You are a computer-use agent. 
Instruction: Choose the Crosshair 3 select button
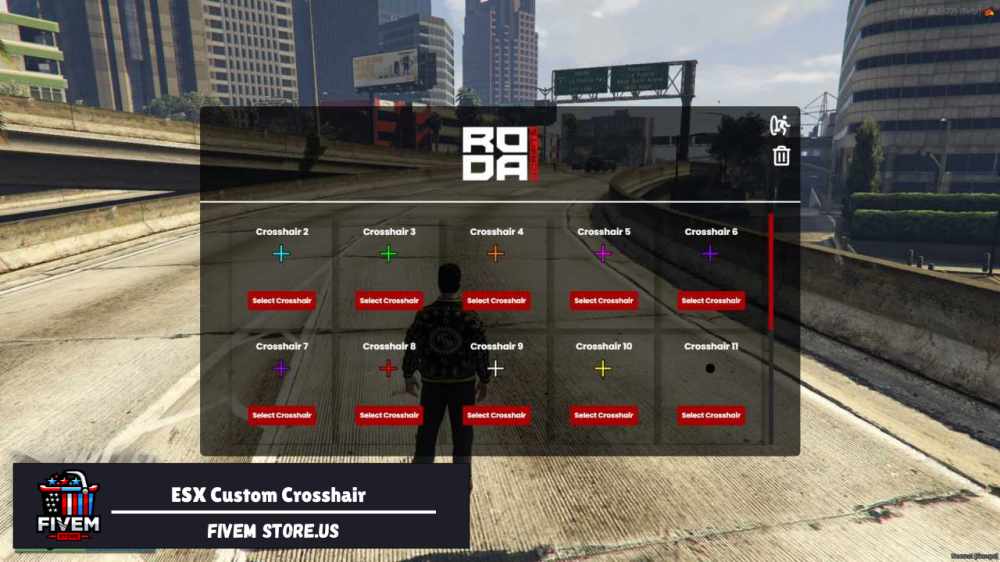pyautogui.click(x=389, y=300)
